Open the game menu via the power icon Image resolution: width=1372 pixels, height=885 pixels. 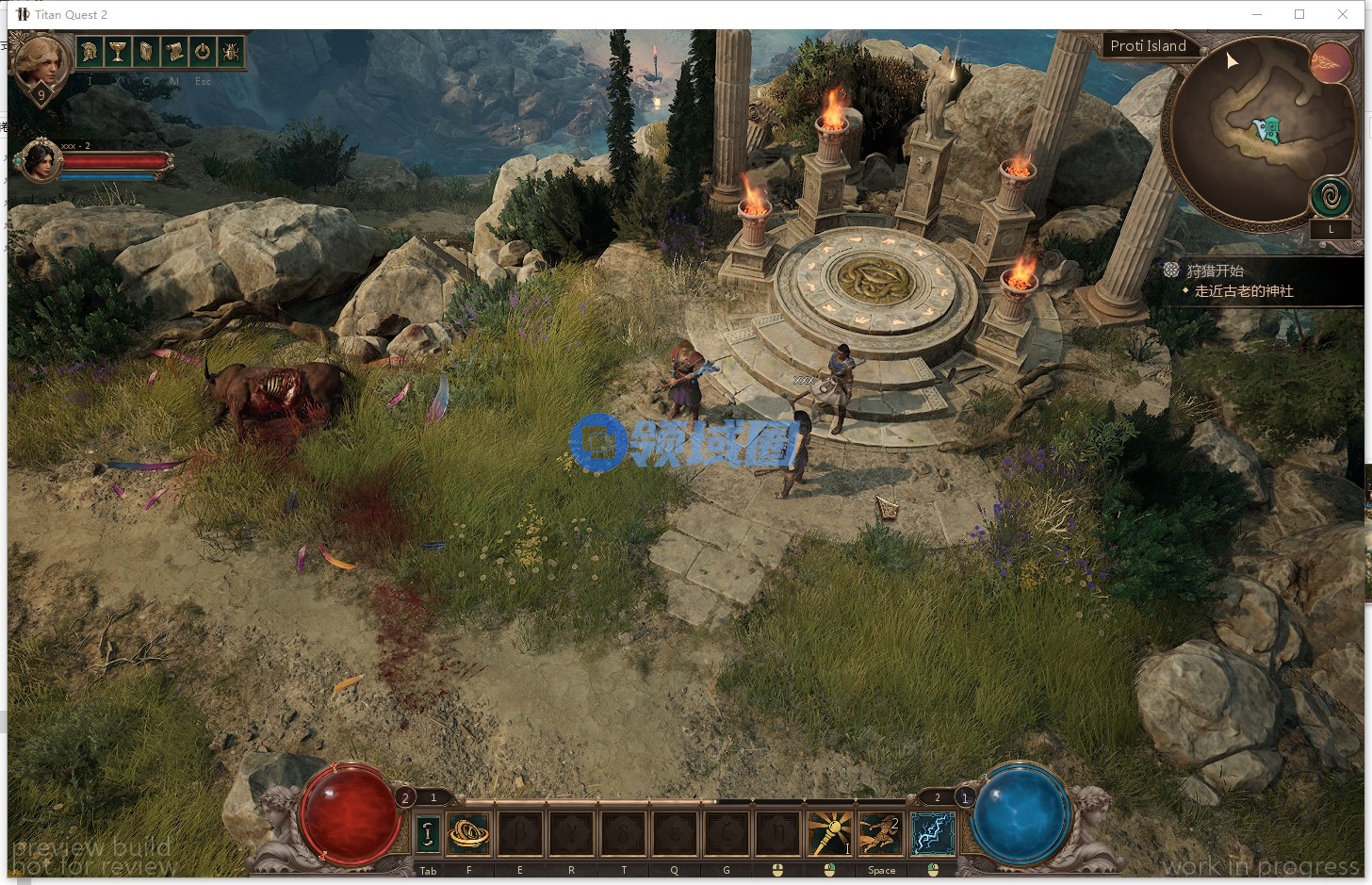tap(203, 52)
